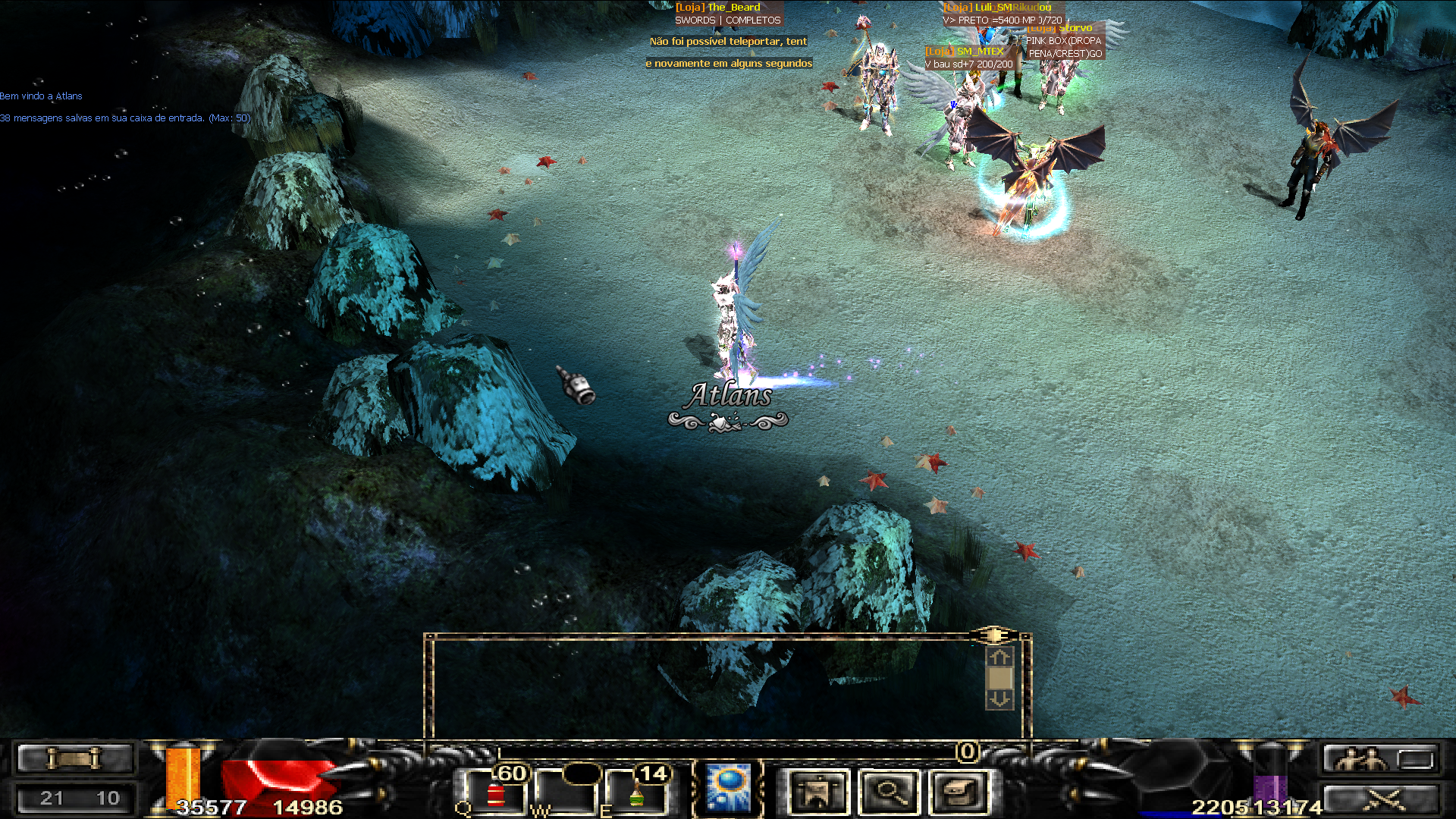Use the green potion in slot E

click(x=637, y=795)
